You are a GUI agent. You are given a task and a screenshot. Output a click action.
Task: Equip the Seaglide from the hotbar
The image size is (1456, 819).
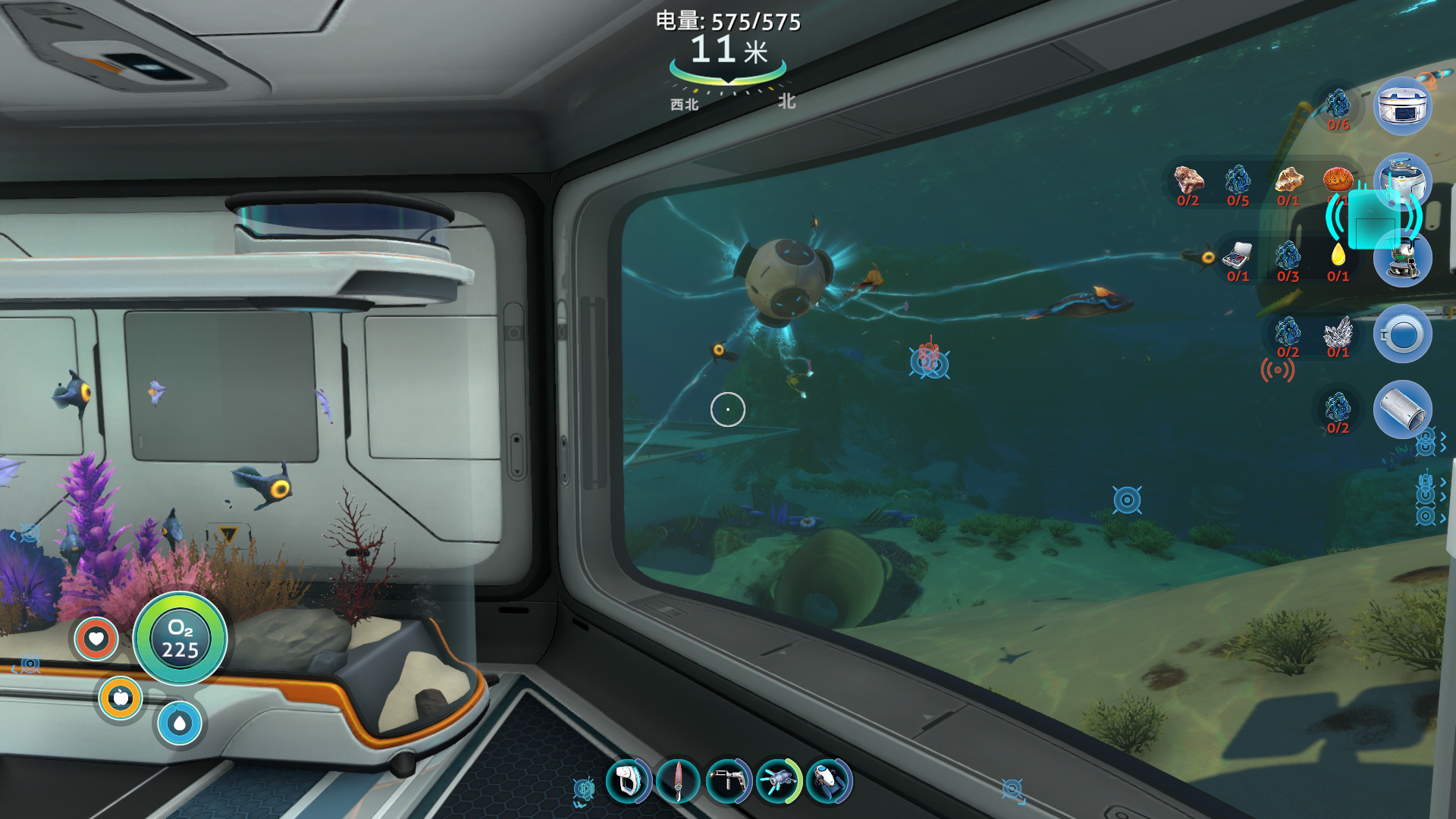[x=829, y=781]
